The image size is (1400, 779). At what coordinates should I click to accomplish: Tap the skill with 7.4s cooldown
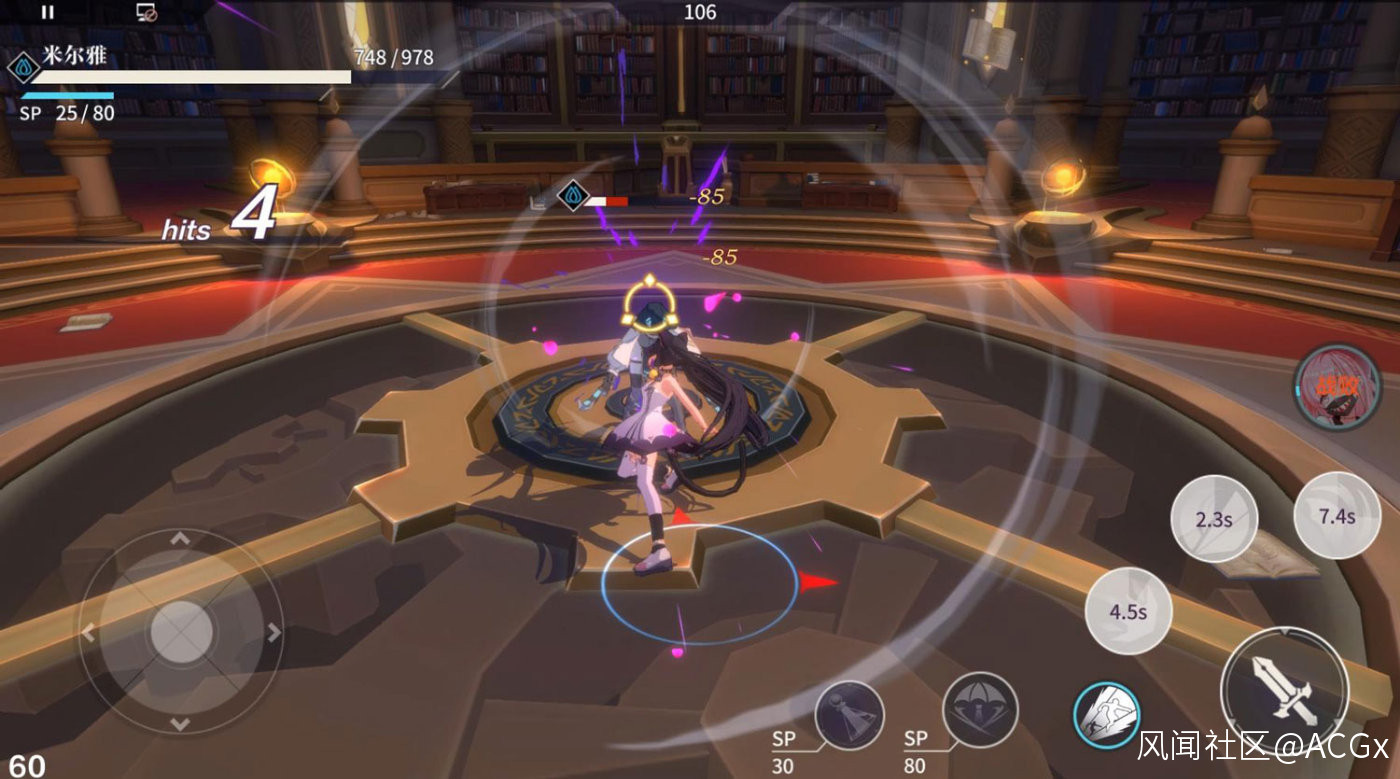pos(1337,516)
